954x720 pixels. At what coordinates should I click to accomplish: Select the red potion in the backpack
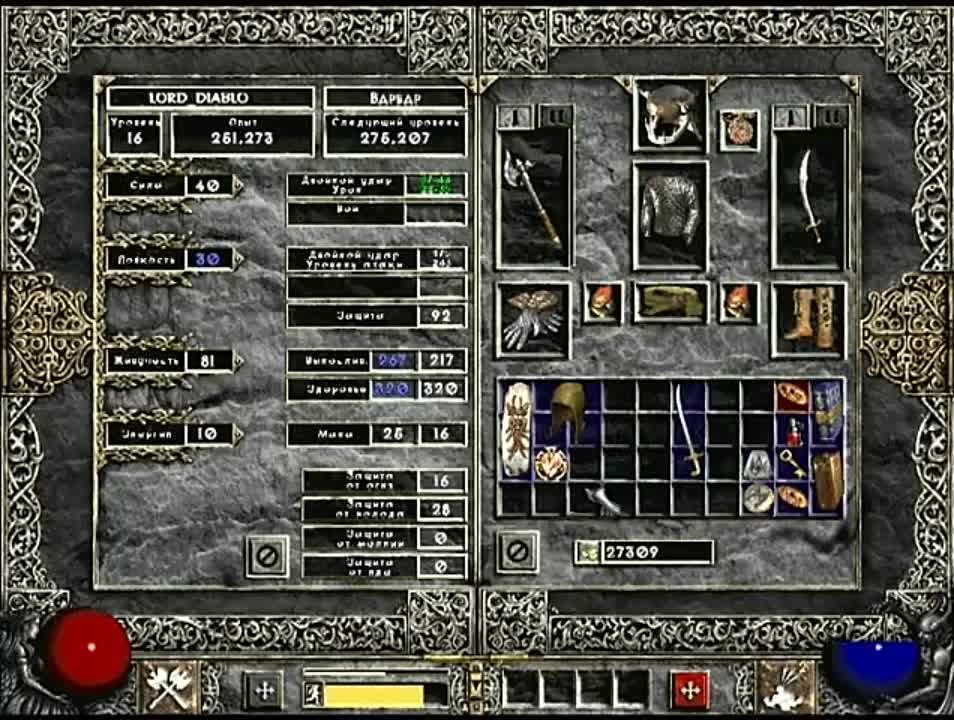[x=792, y=430]
